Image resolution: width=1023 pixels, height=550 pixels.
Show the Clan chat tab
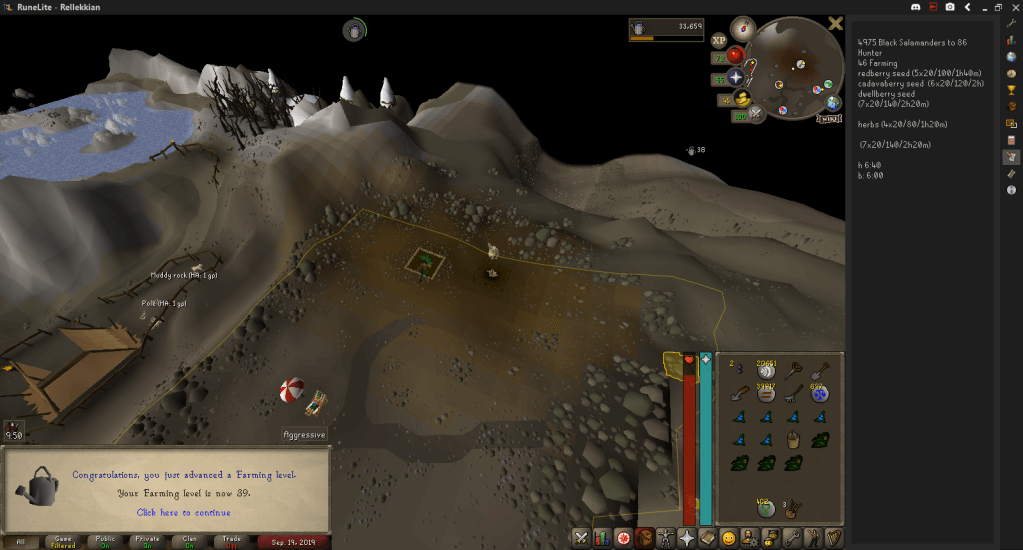pos(189,541)
